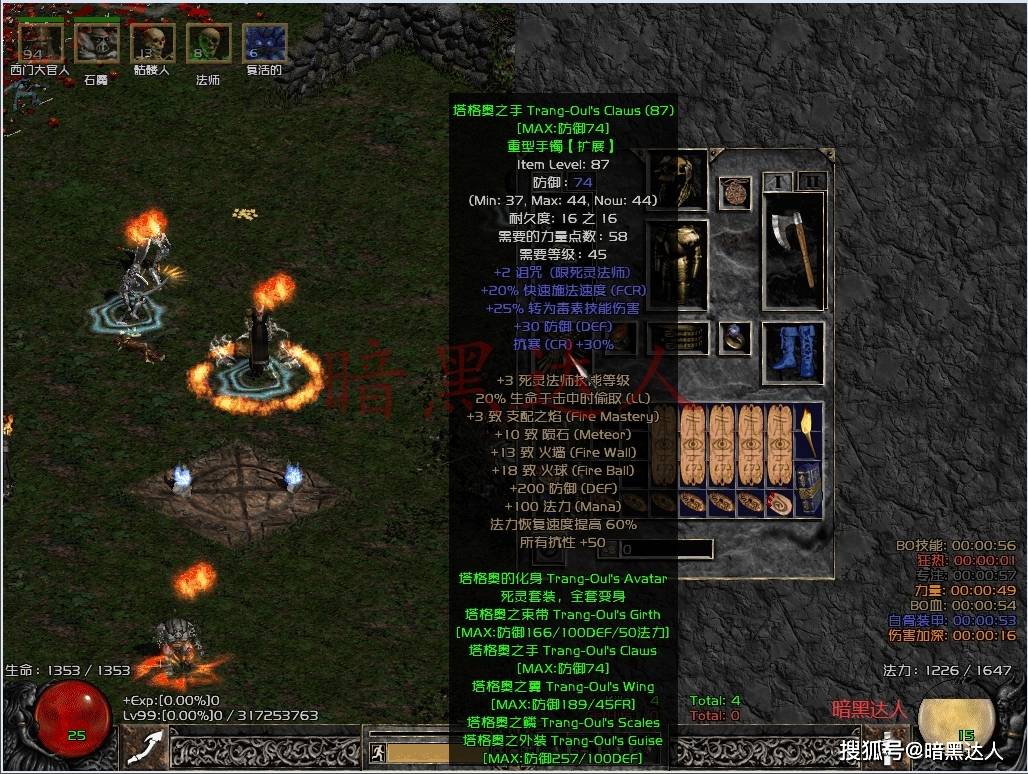Image resolution: width=1028 pixels, height=774 pixels.
Task: Select the skeleton warrior minion portrait
Action: pos(153,44)
